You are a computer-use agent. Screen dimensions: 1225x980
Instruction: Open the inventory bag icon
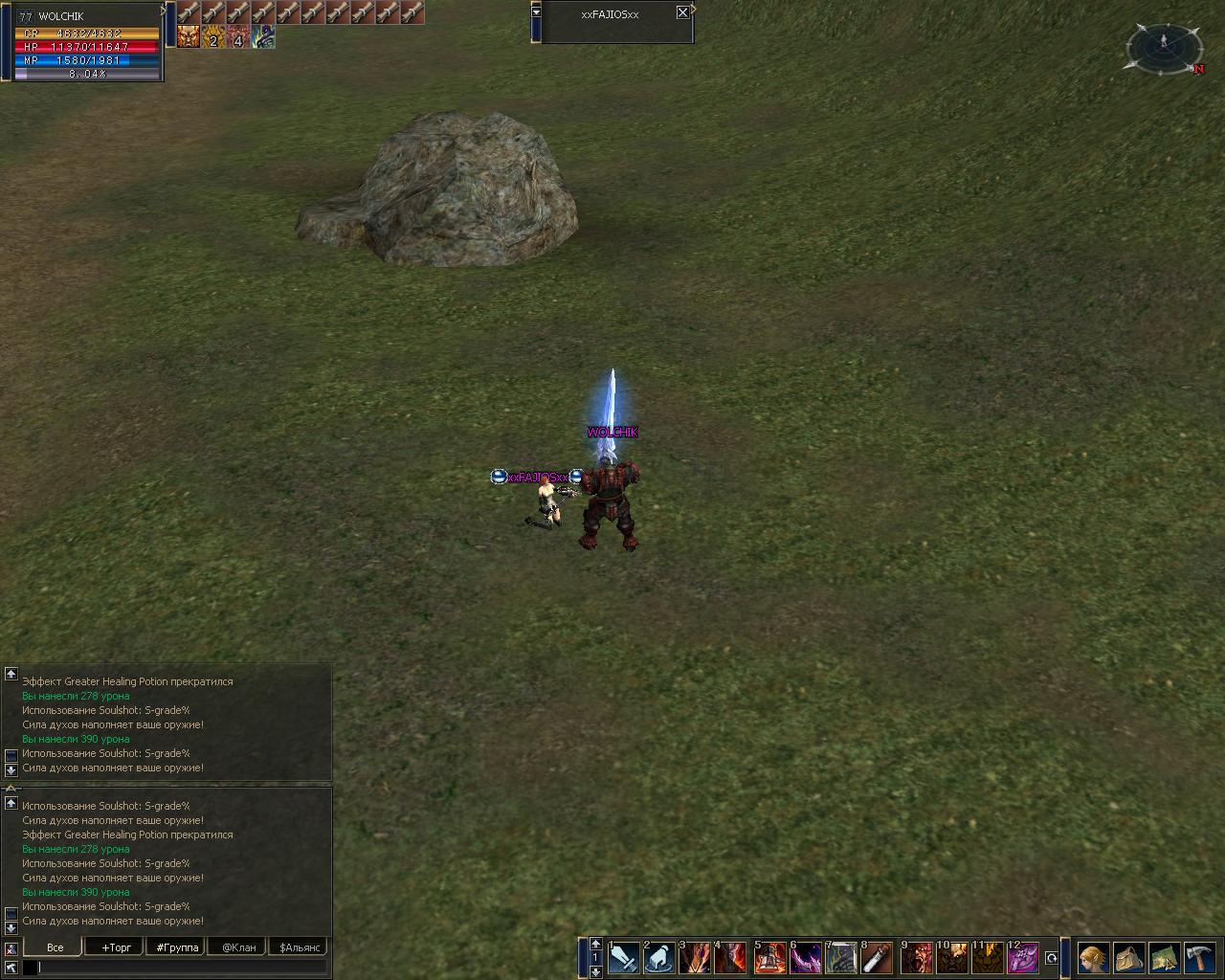click(x=1128, y=958)
